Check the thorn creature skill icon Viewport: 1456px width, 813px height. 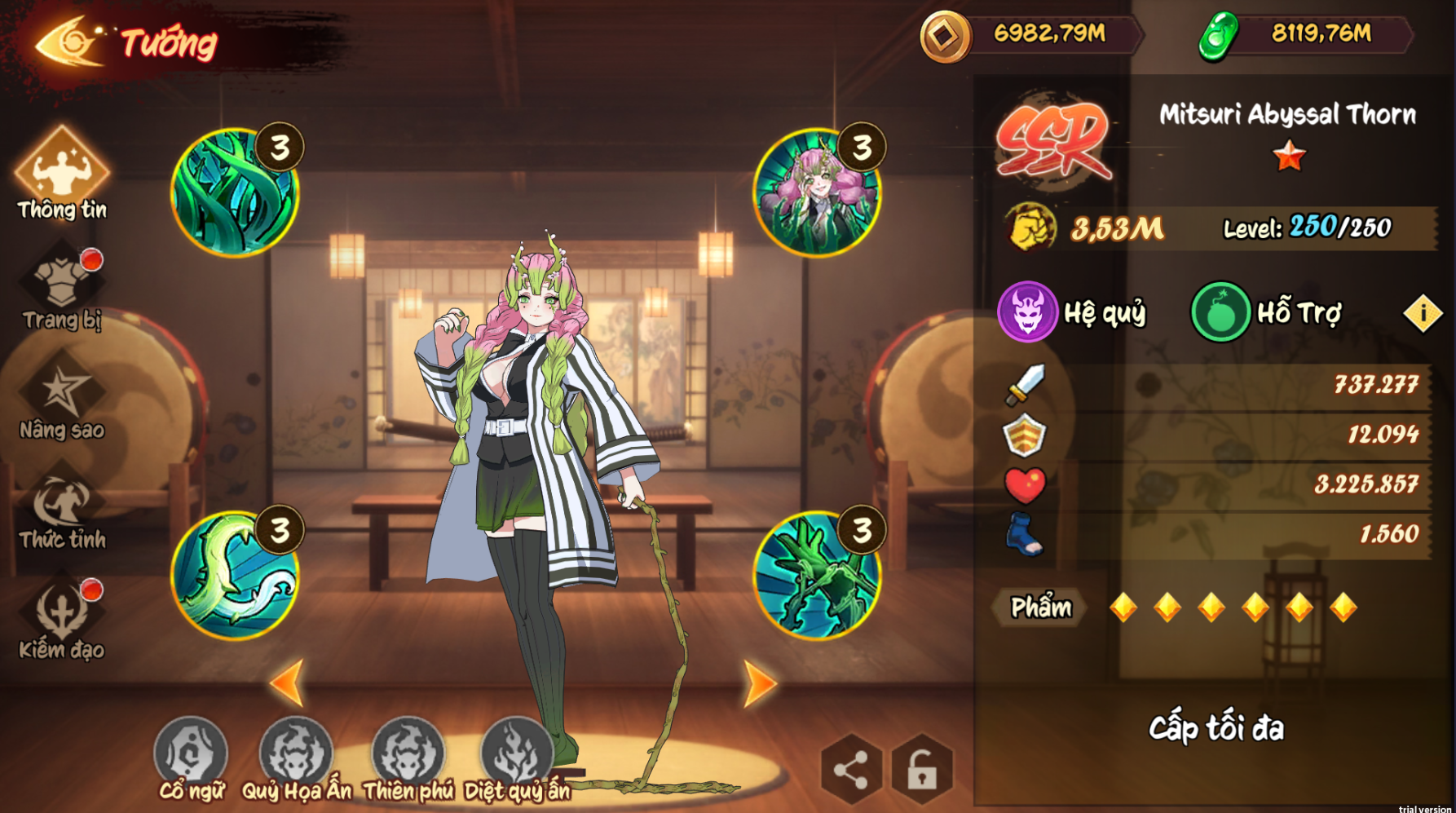point(816,575)
